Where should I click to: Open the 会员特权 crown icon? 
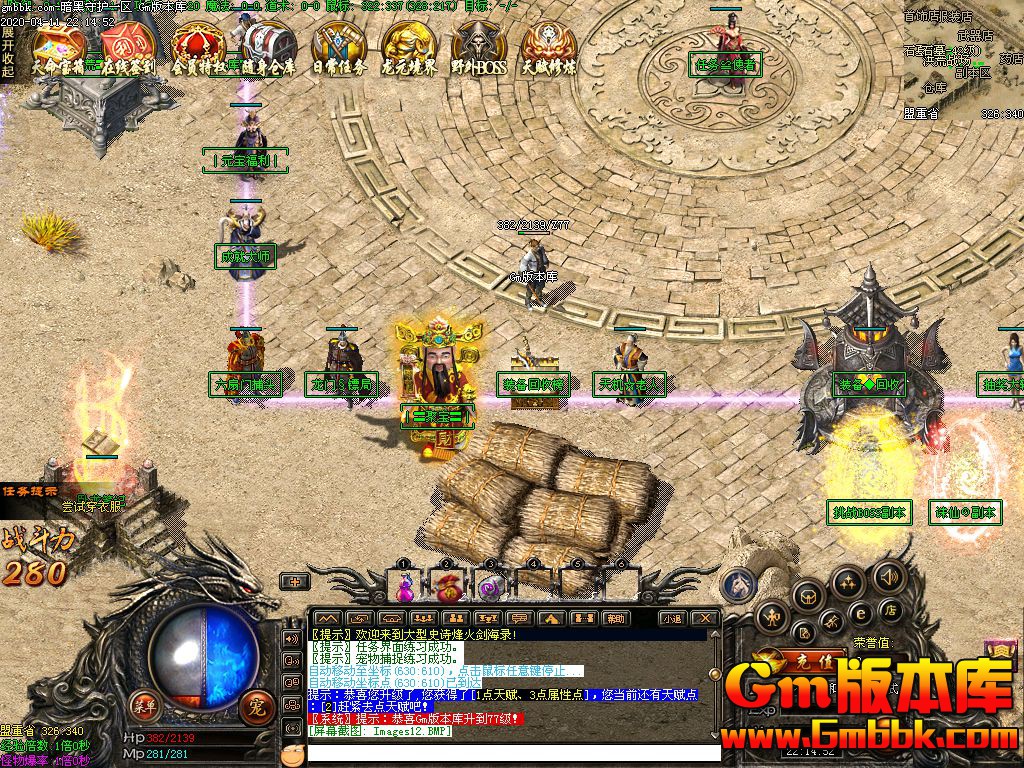click(x=198, y=48)
